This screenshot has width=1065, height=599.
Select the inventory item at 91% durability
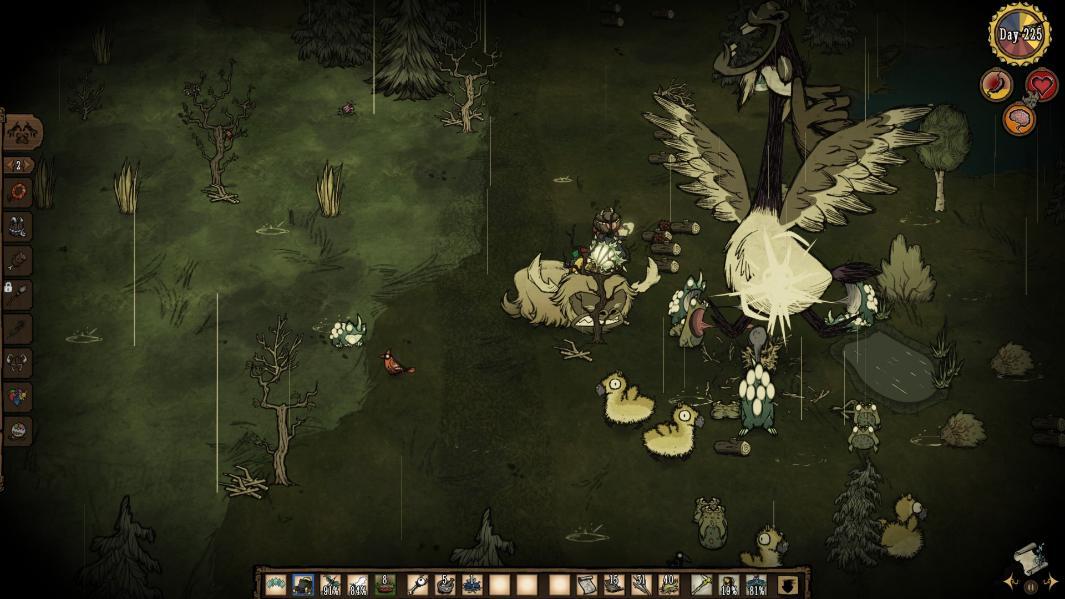coord(330,585)
